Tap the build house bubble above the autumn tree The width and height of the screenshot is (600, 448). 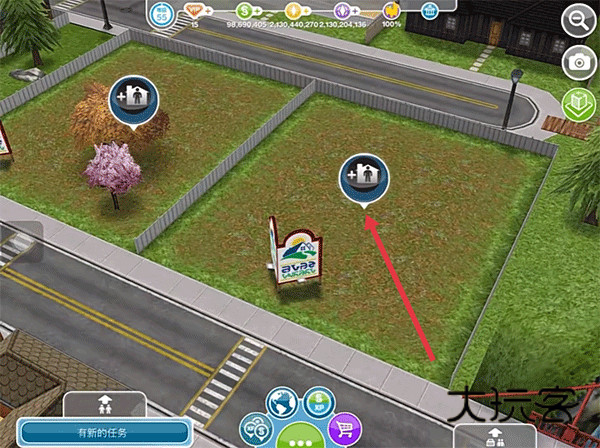tap(134, 98)
